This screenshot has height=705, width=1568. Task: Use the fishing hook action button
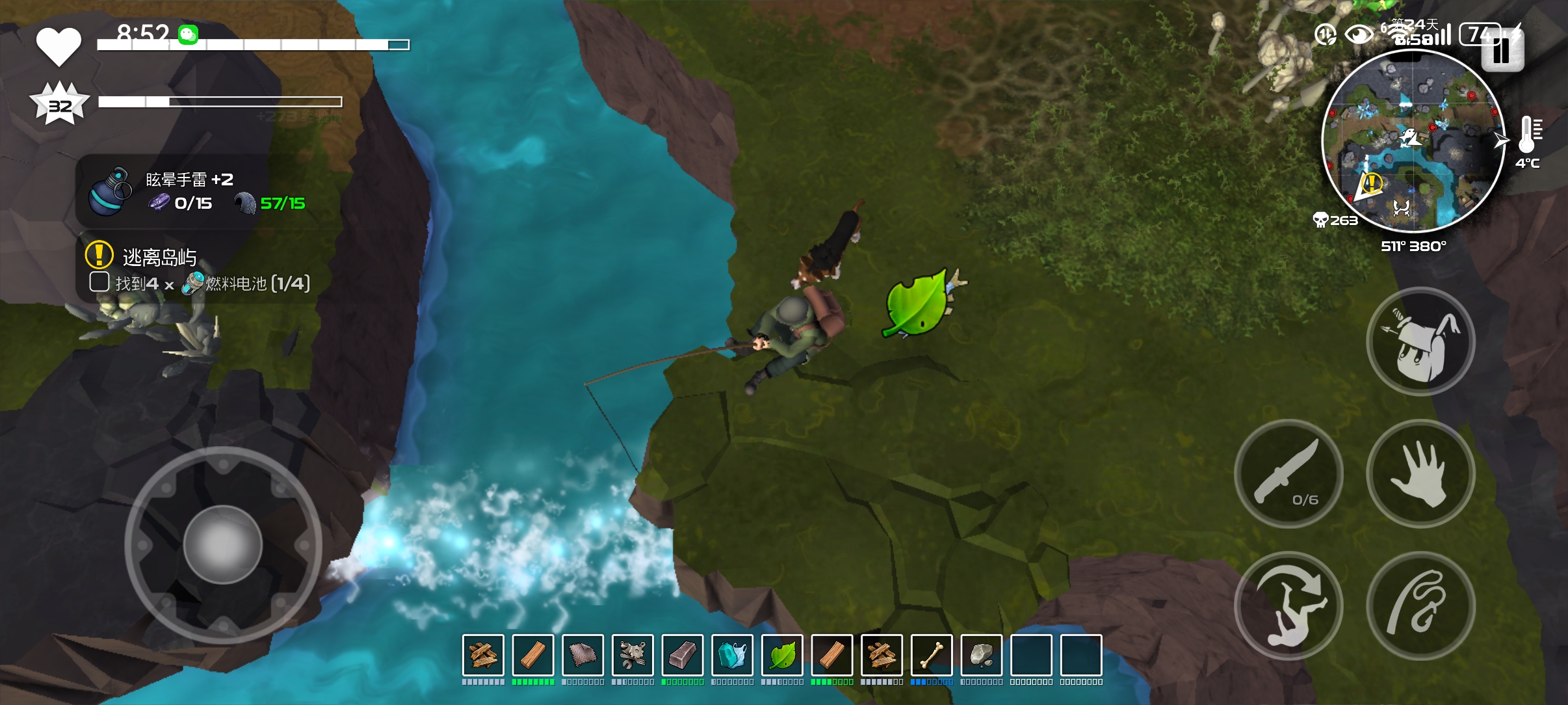(1420, 605)
